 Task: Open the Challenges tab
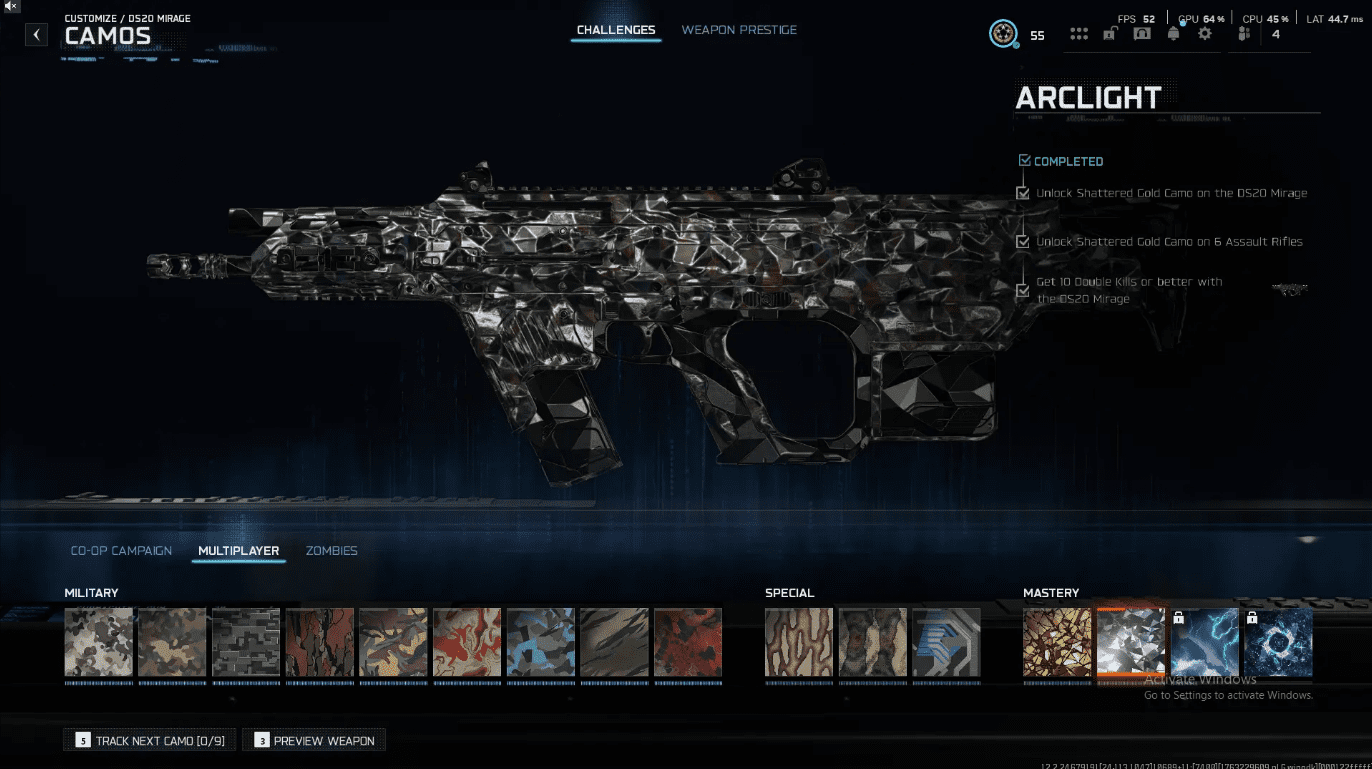616,30
